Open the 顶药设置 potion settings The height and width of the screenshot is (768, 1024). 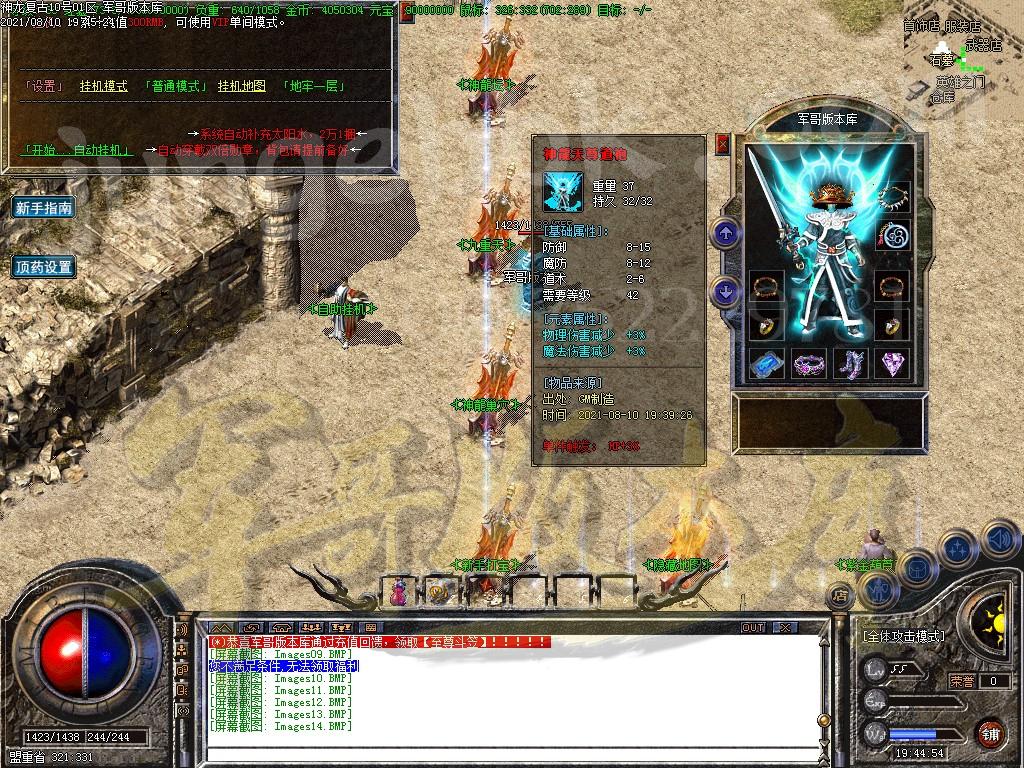(x=44, y=267)
